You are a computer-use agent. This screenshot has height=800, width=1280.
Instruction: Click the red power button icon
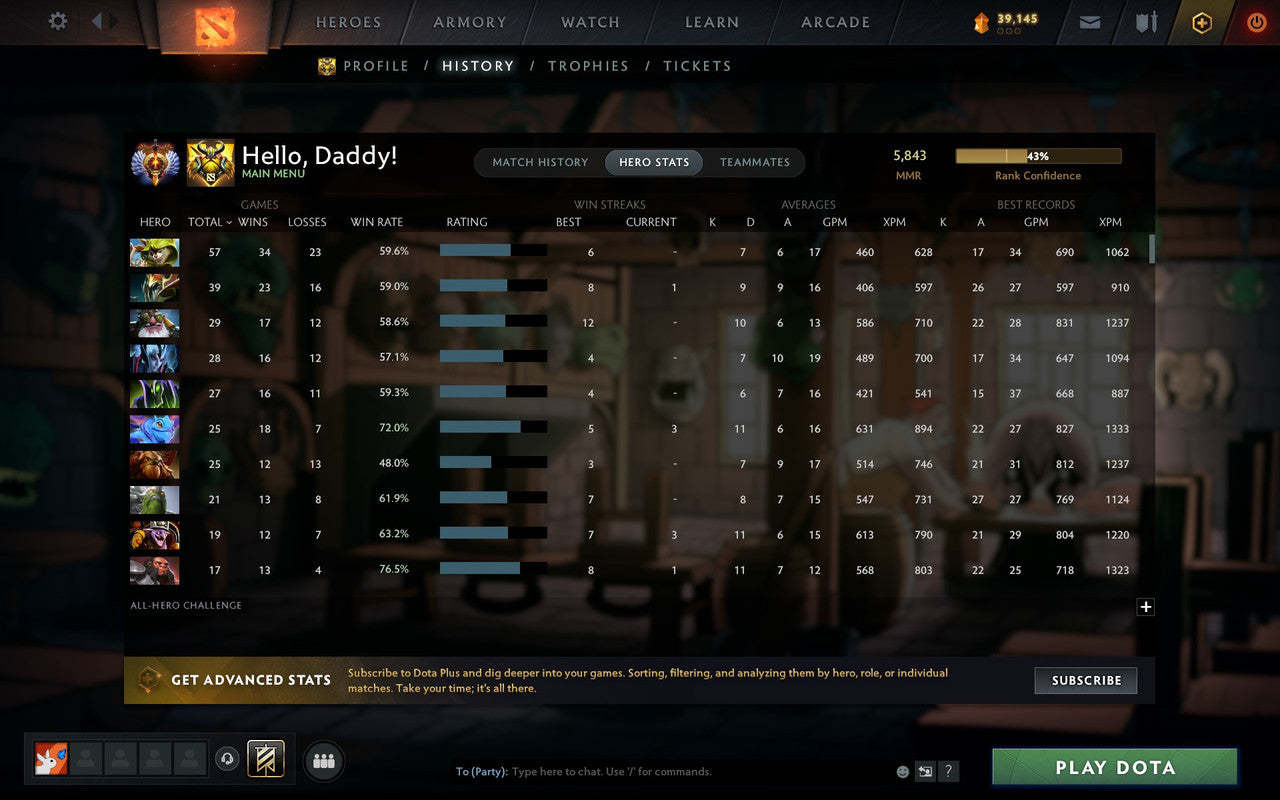point(1256,22)
